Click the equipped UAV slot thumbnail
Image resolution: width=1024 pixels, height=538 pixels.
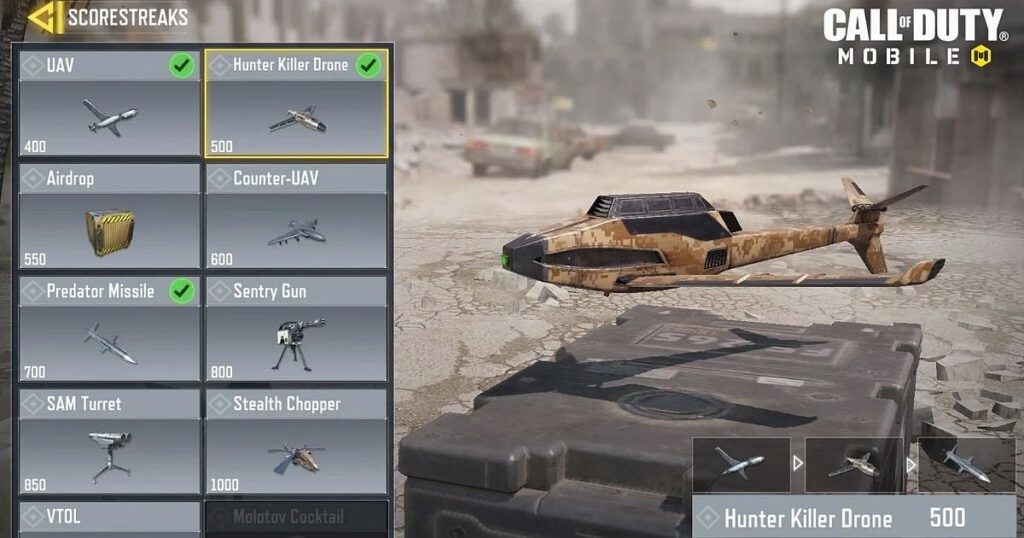tap(741, 464)
